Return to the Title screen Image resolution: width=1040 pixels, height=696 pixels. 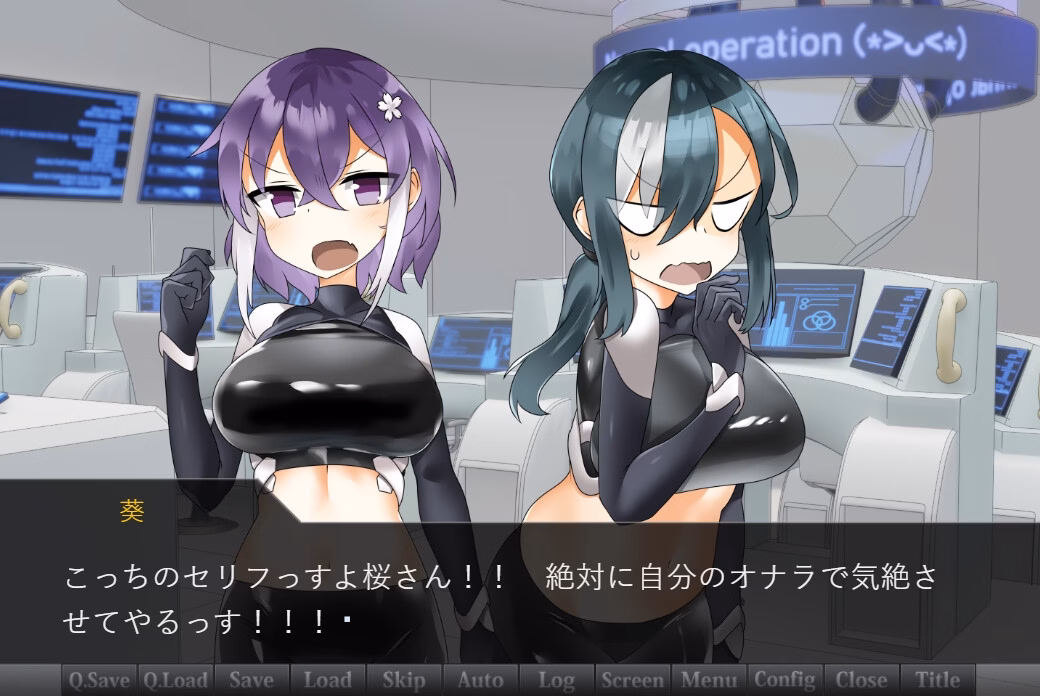point(938,680)
